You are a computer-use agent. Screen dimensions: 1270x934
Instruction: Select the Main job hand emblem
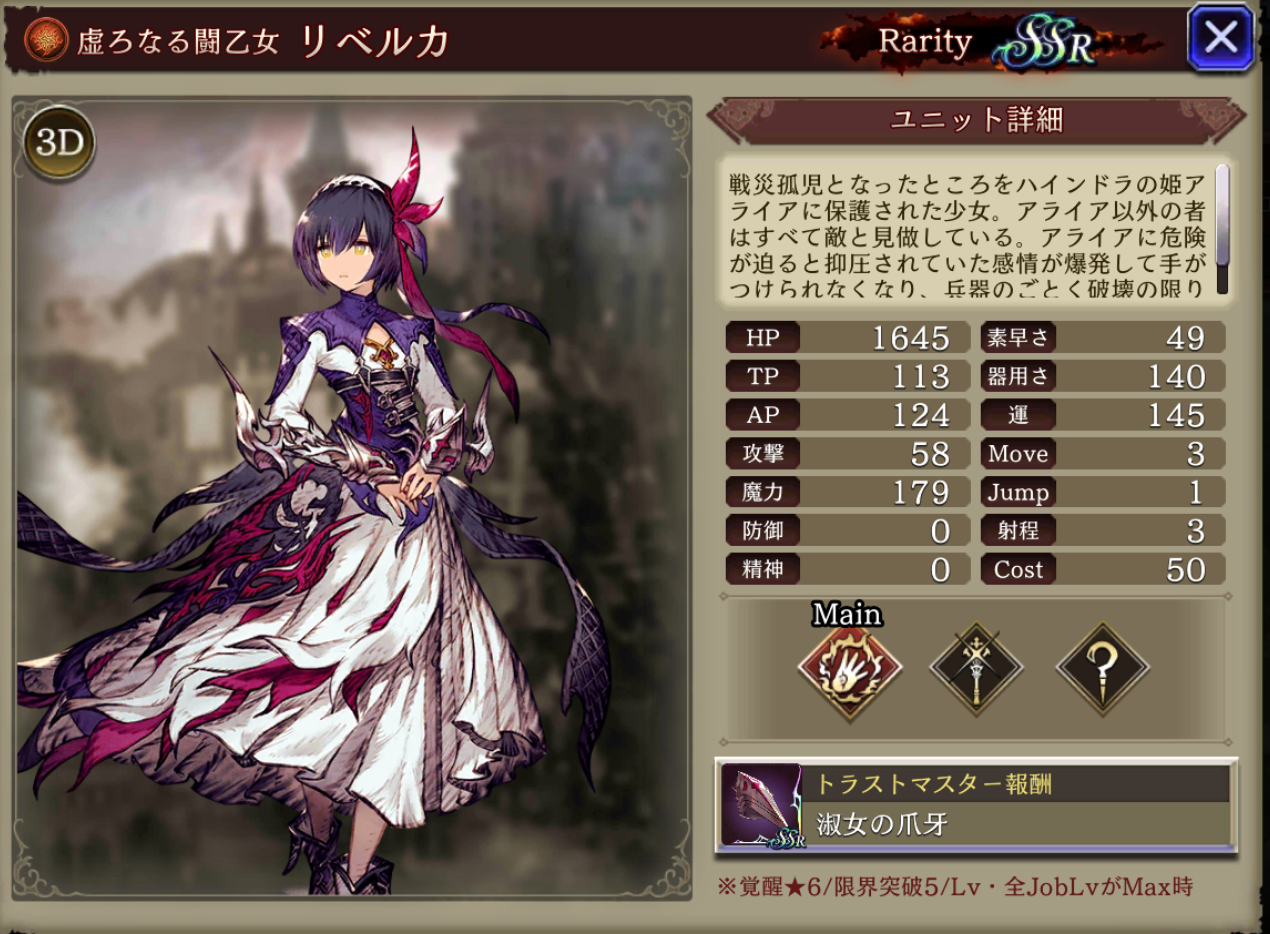coord(849,669)
